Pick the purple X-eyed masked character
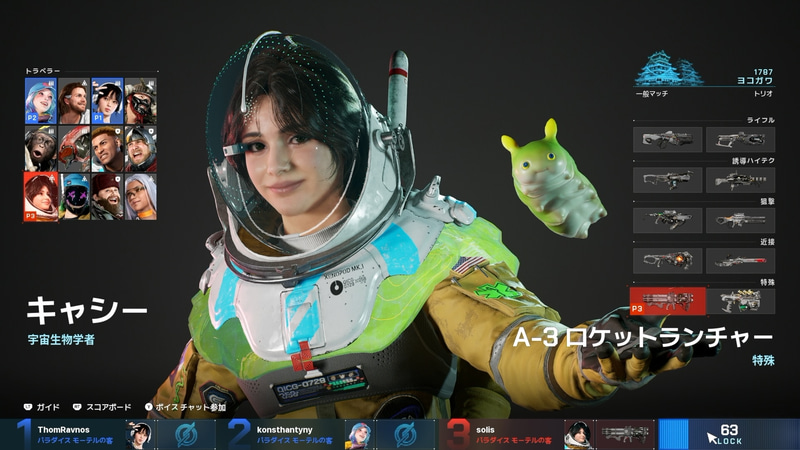800x450 pixels. point(74,196)
